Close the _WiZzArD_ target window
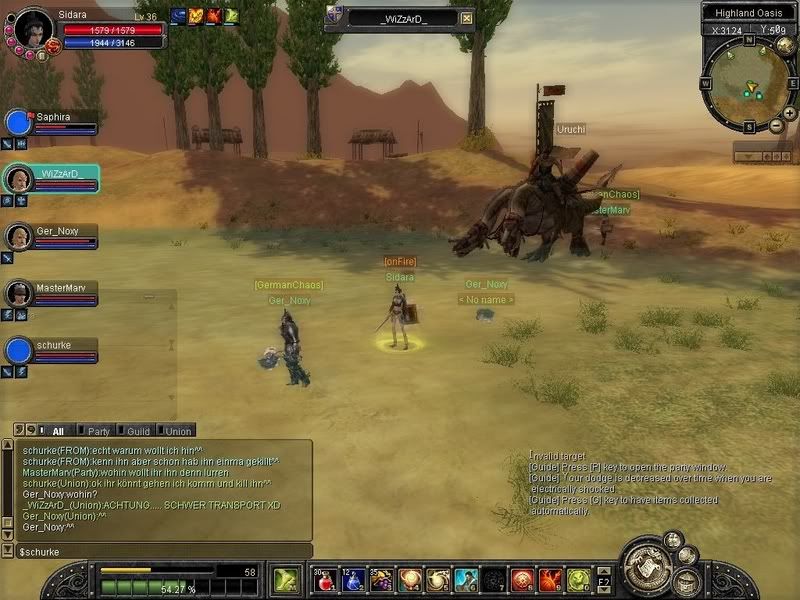 click(467, 18)
